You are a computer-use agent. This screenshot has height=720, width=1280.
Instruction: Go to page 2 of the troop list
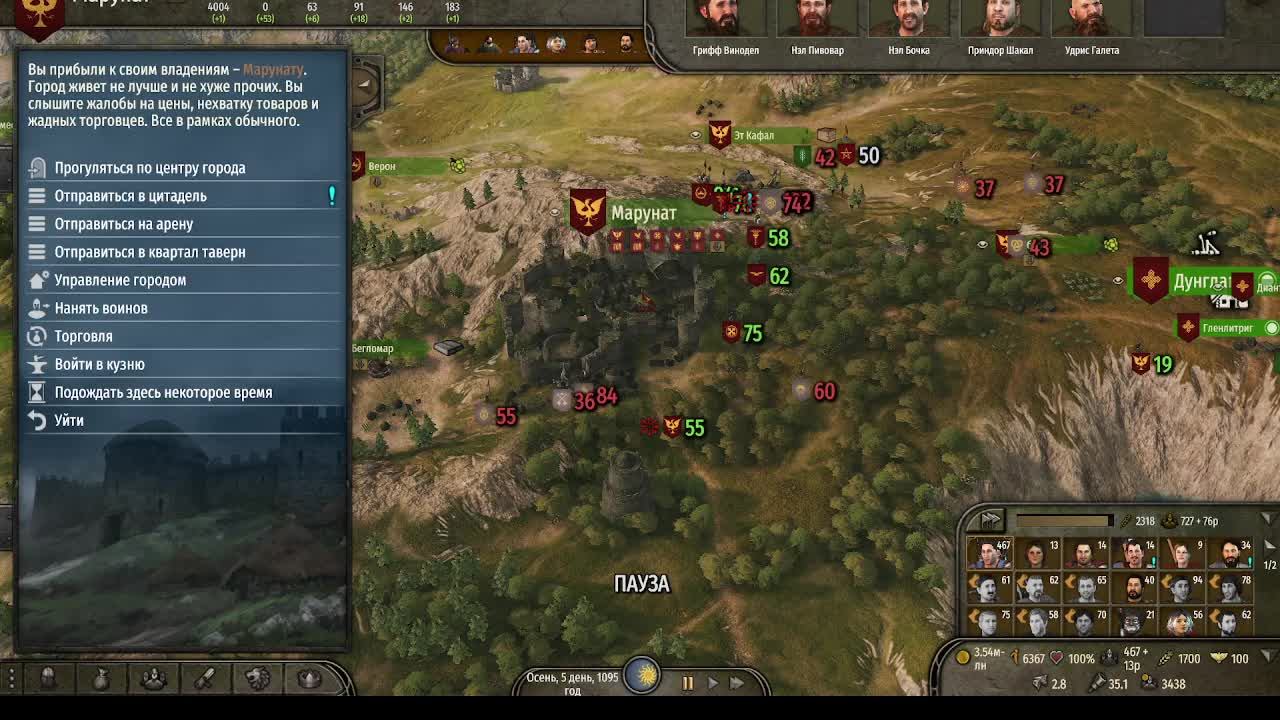click(1268, 546)
